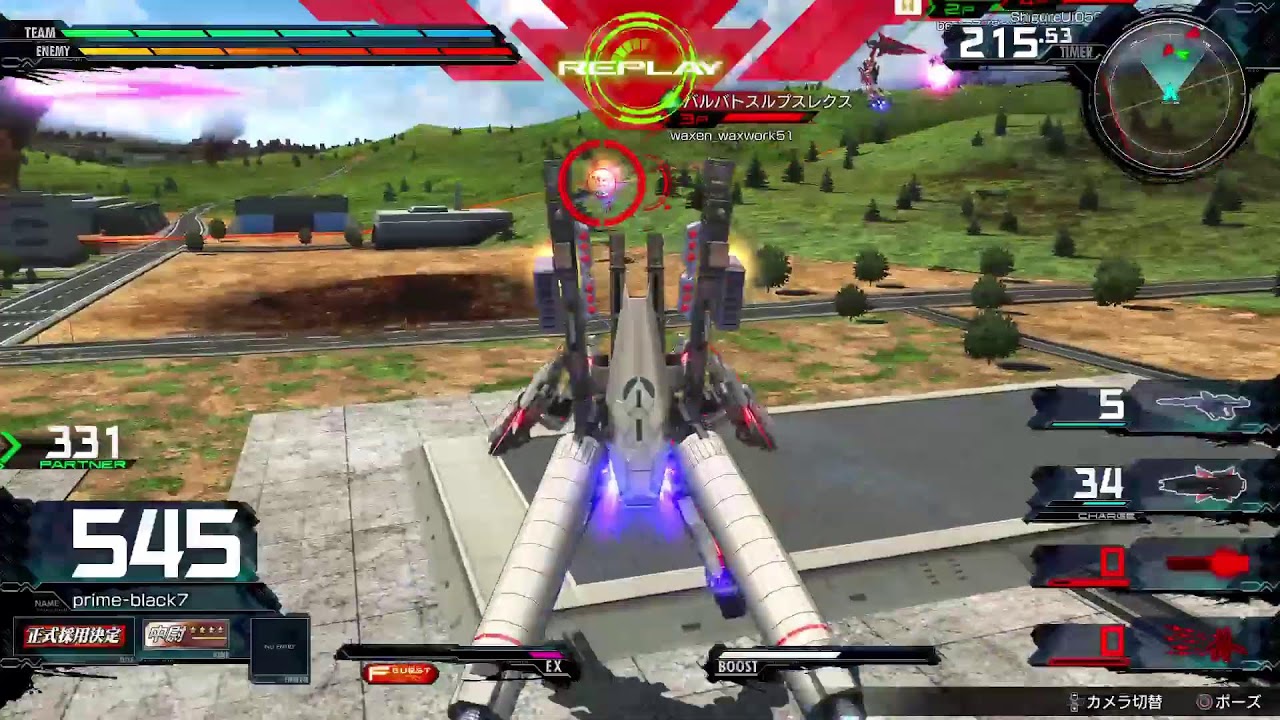Click the 正式採用決定 title badge
This screenshot has width=1280, height=720.
click(x=73, y=635)
